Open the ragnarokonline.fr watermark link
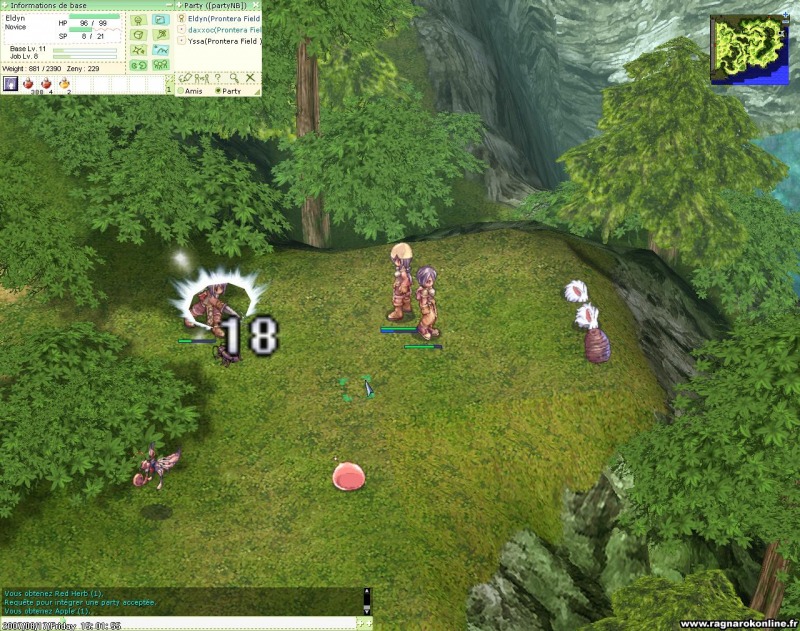Screen dimensions: 800x631 pos(738,623)
